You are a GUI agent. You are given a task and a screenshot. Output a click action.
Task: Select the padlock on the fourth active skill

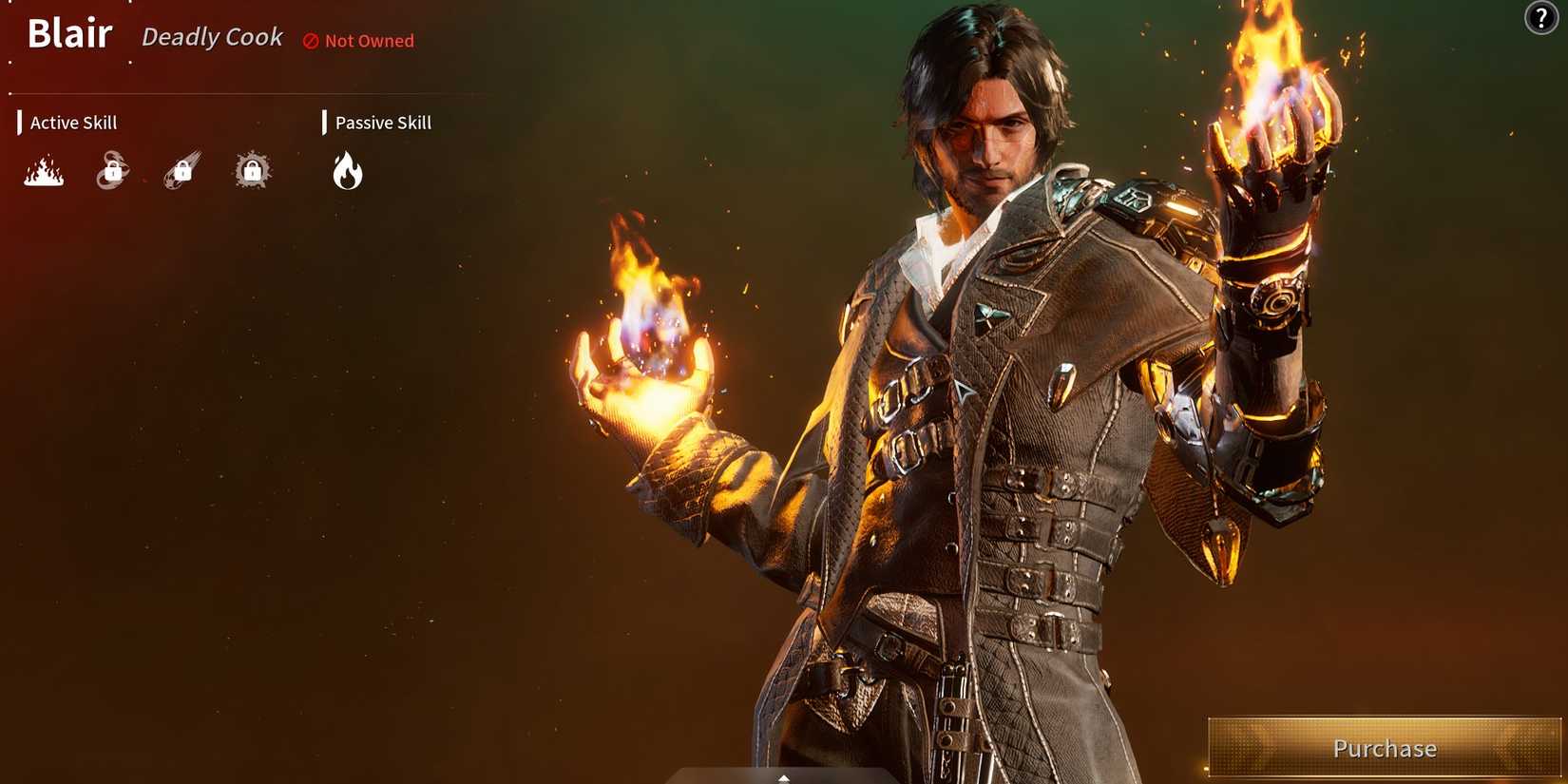[251, 171]
